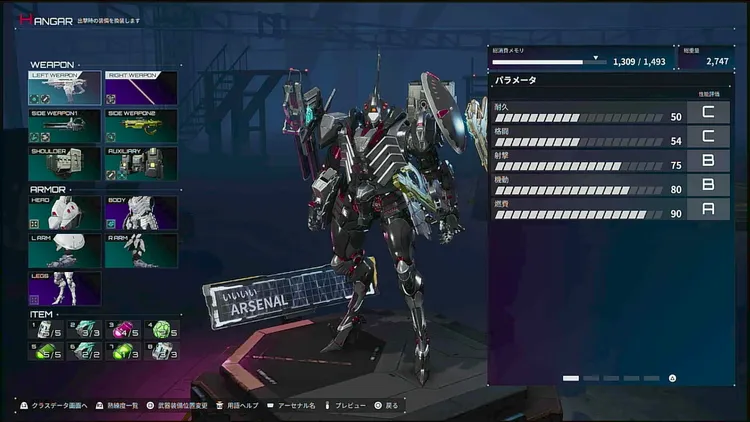The width and height of the screenshot is (750, 422).
Task: Select the Head armor slot
Action: [x=65, y=213]
